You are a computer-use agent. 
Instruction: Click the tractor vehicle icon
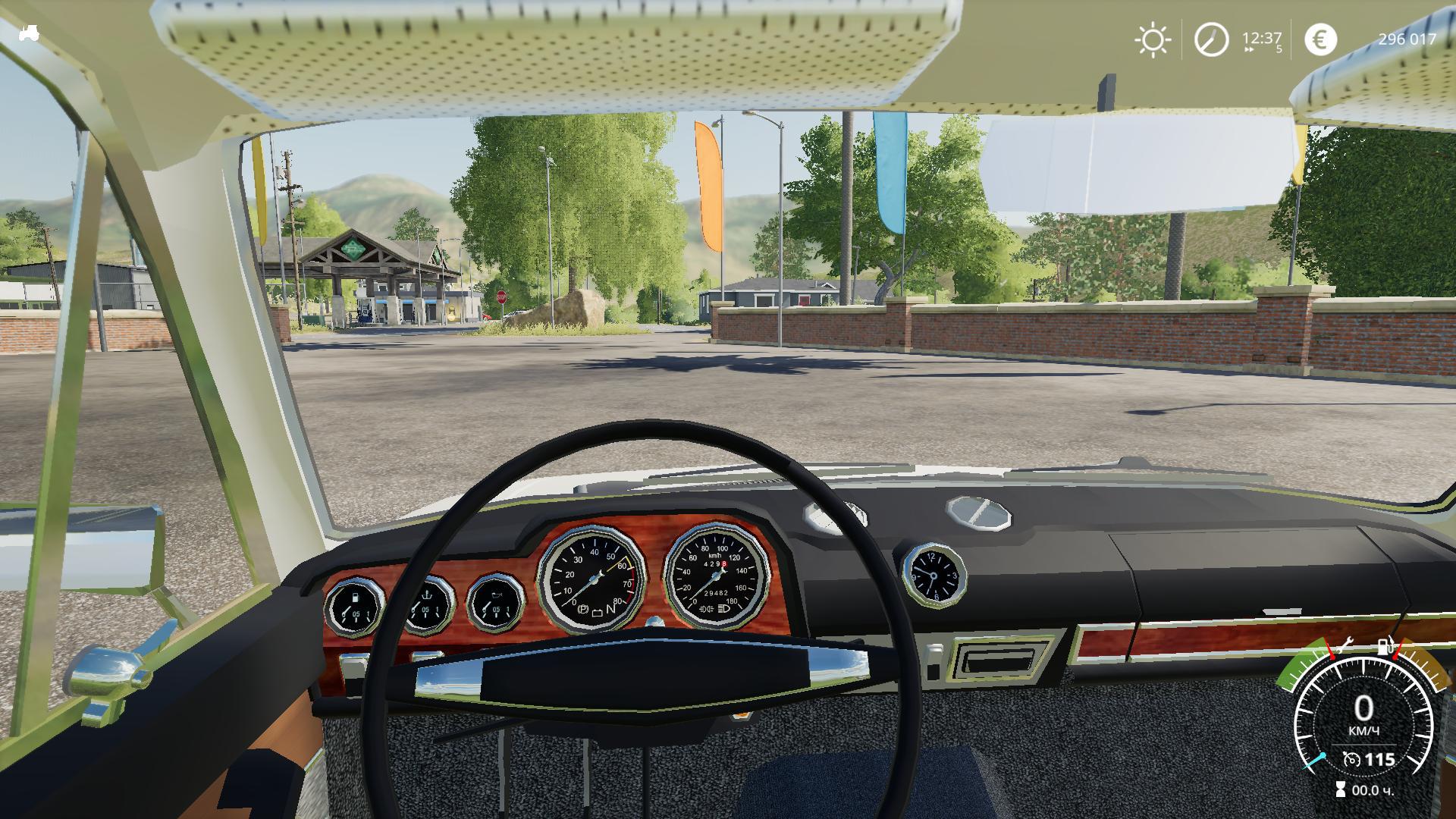pos(30,33)
